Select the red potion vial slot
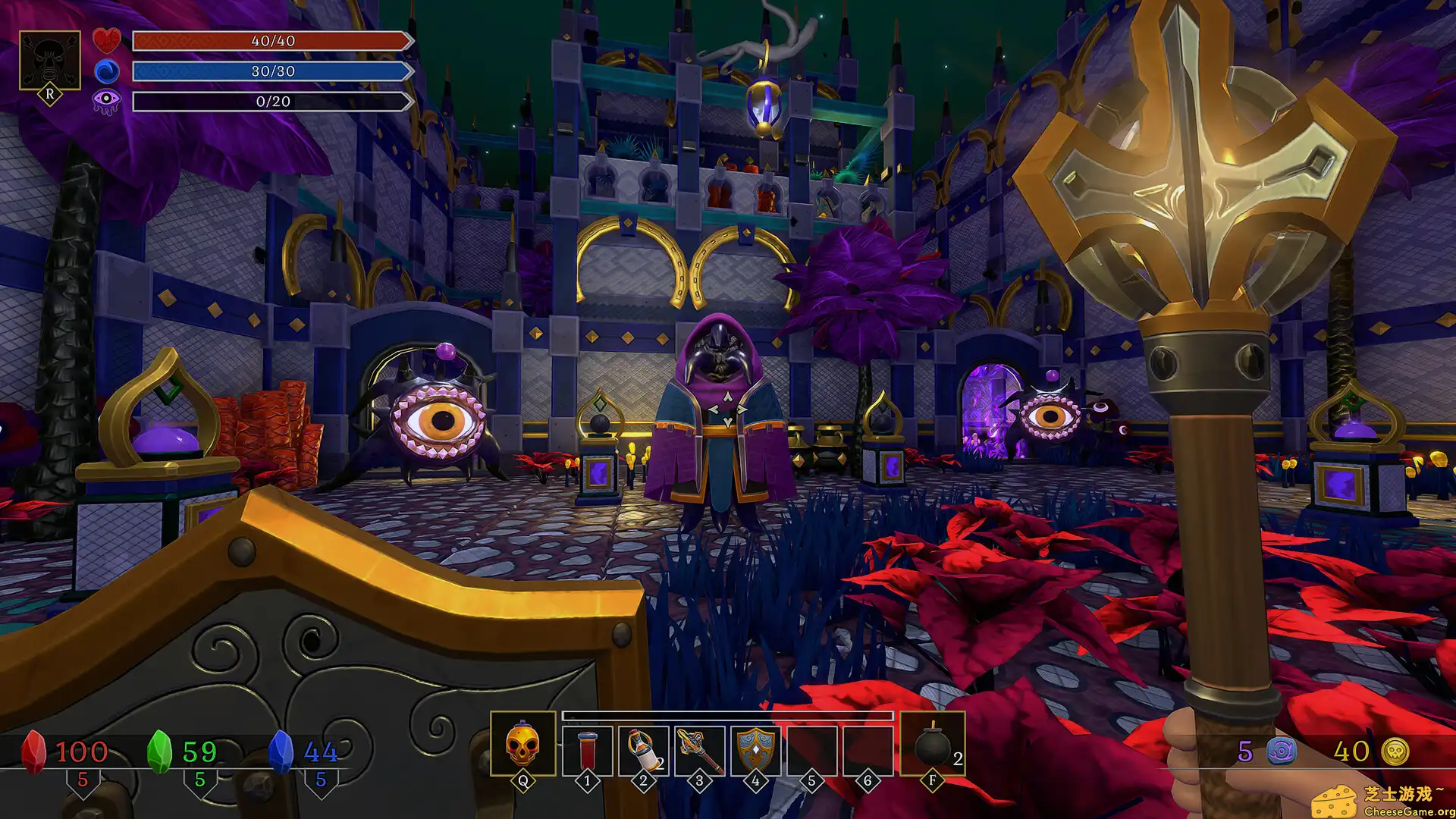The image size is (1456, 819). [587, 750]
